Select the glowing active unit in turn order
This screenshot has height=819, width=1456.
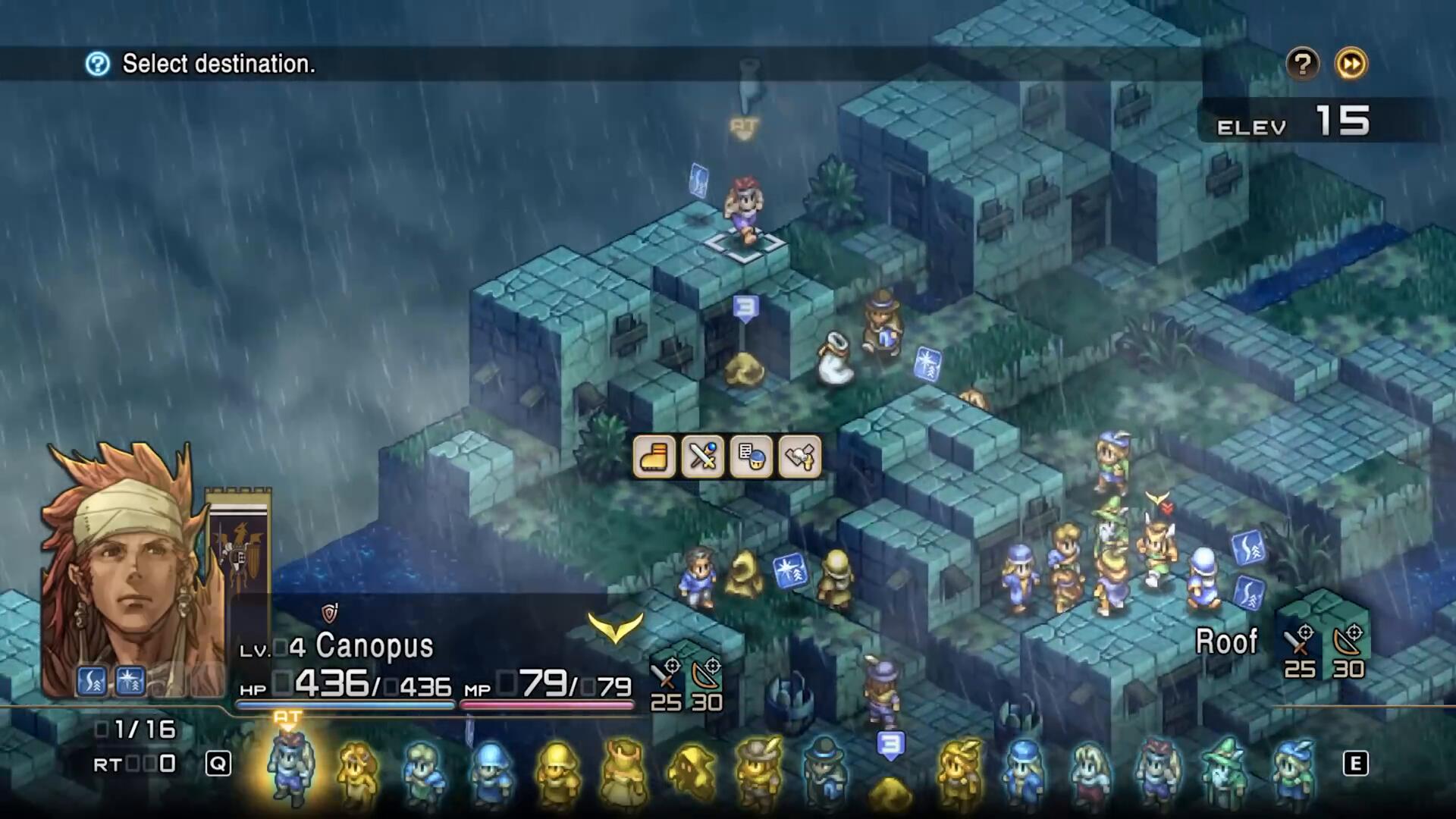[x=289, y=766]
